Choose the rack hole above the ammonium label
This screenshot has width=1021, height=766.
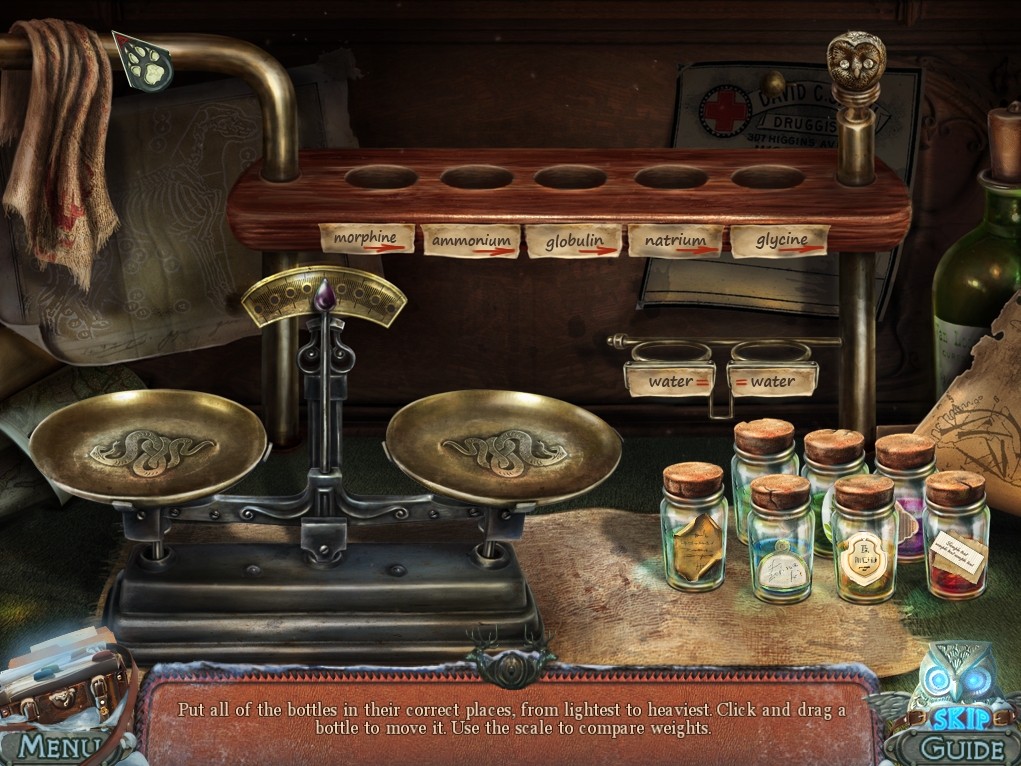476,179
